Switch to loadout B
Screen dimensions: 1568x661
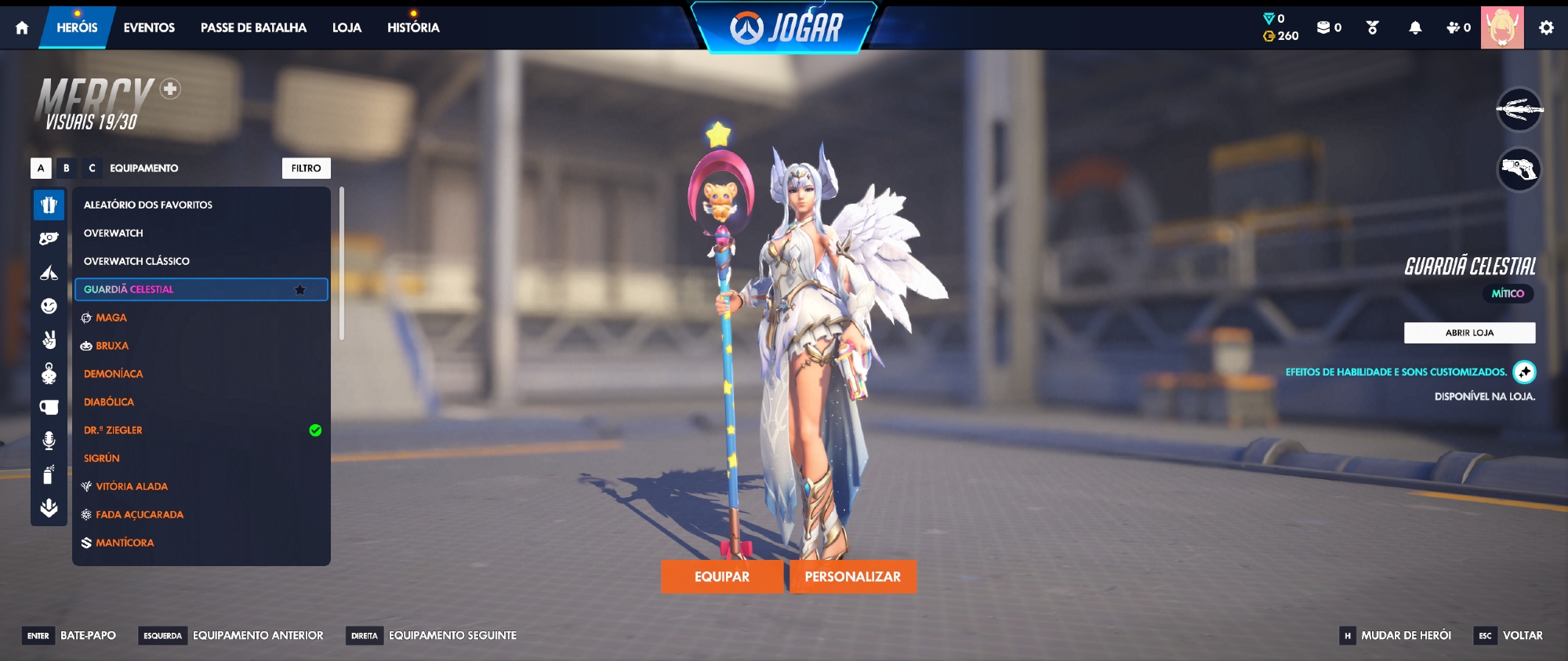point(67,168)
